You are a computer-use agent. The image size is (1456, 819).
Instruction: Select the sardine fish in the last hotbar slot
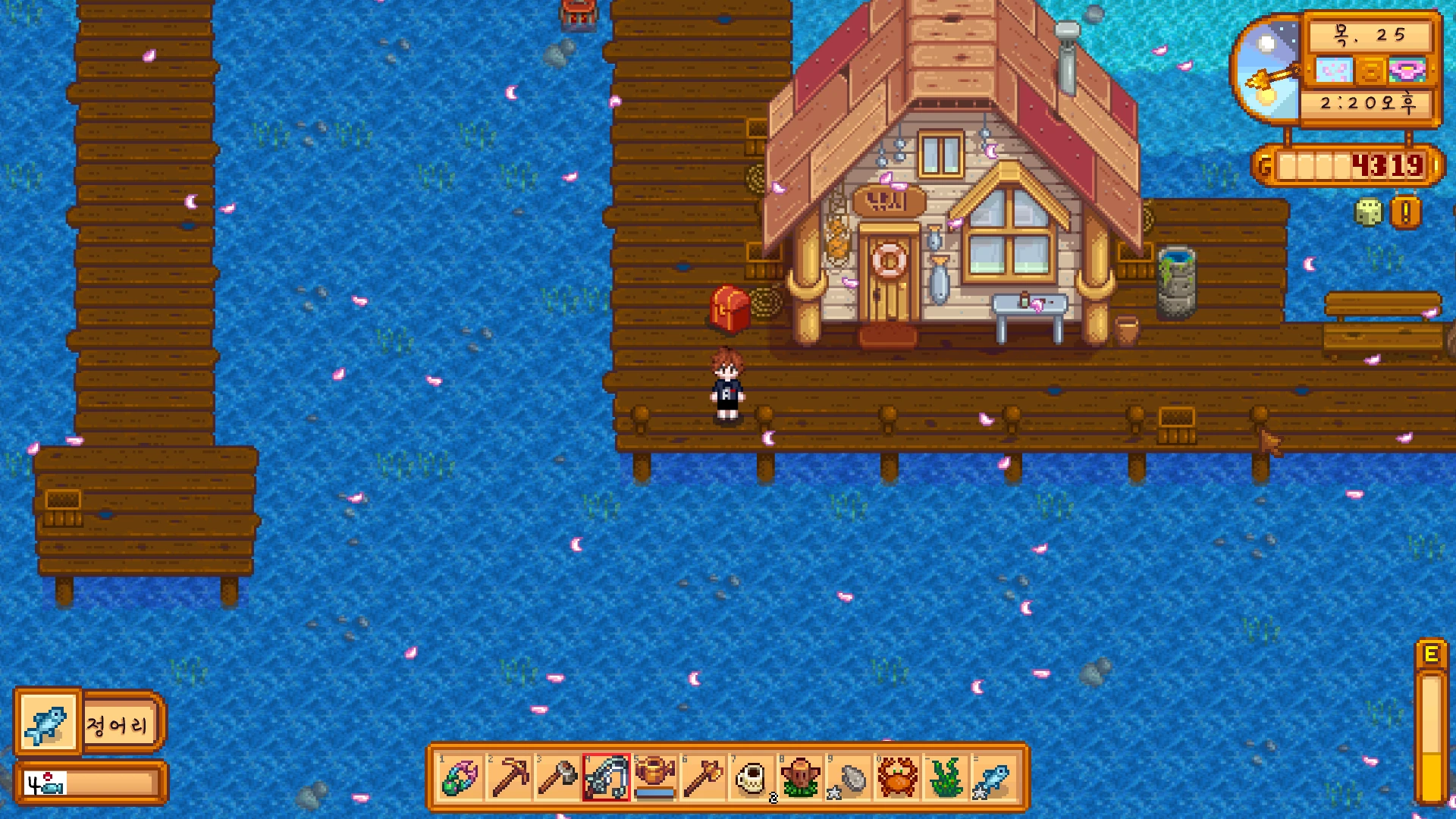tap(994, 777)
